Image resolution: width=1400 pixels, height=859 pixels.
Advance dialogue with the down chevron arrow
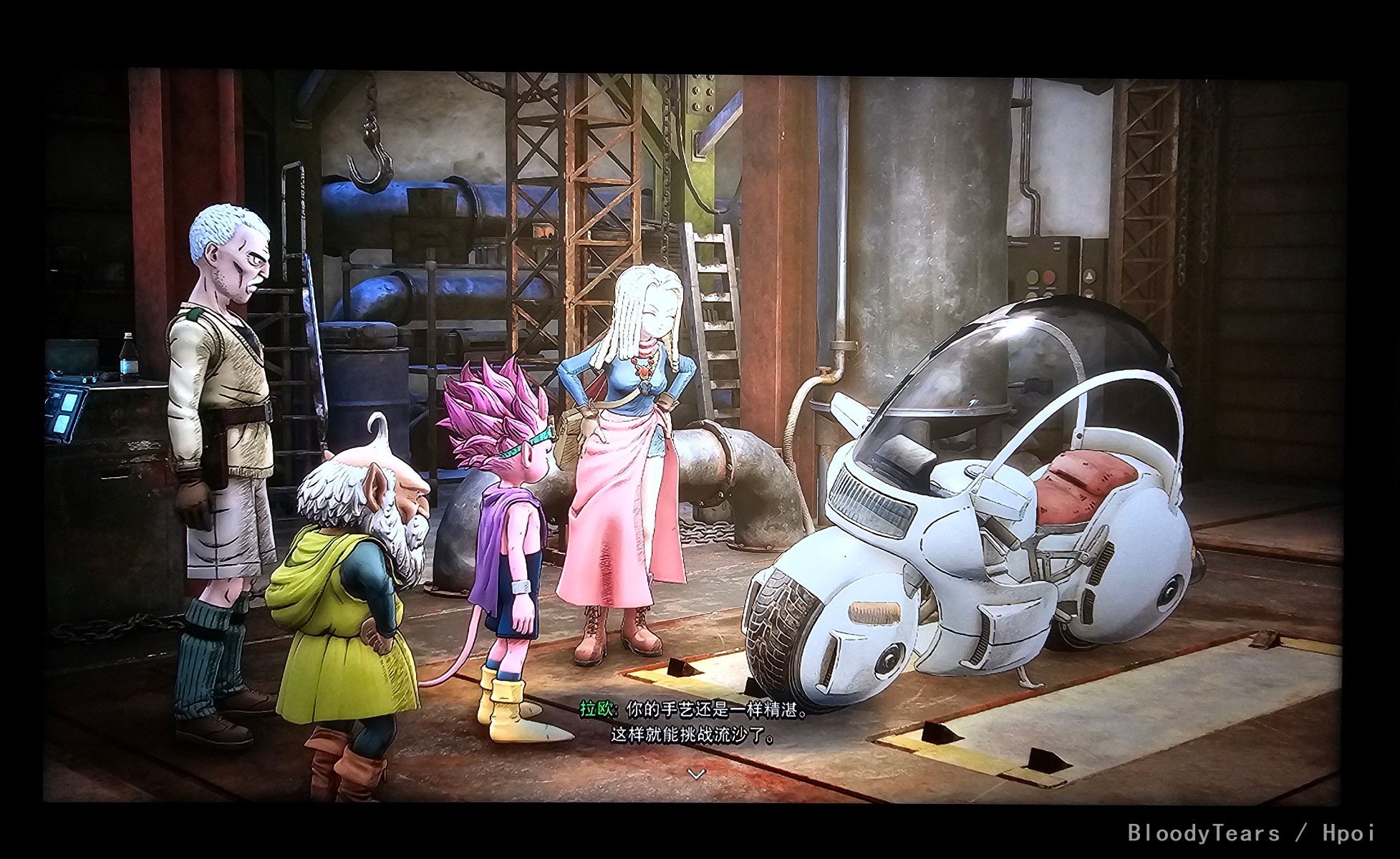coord(696,774)
